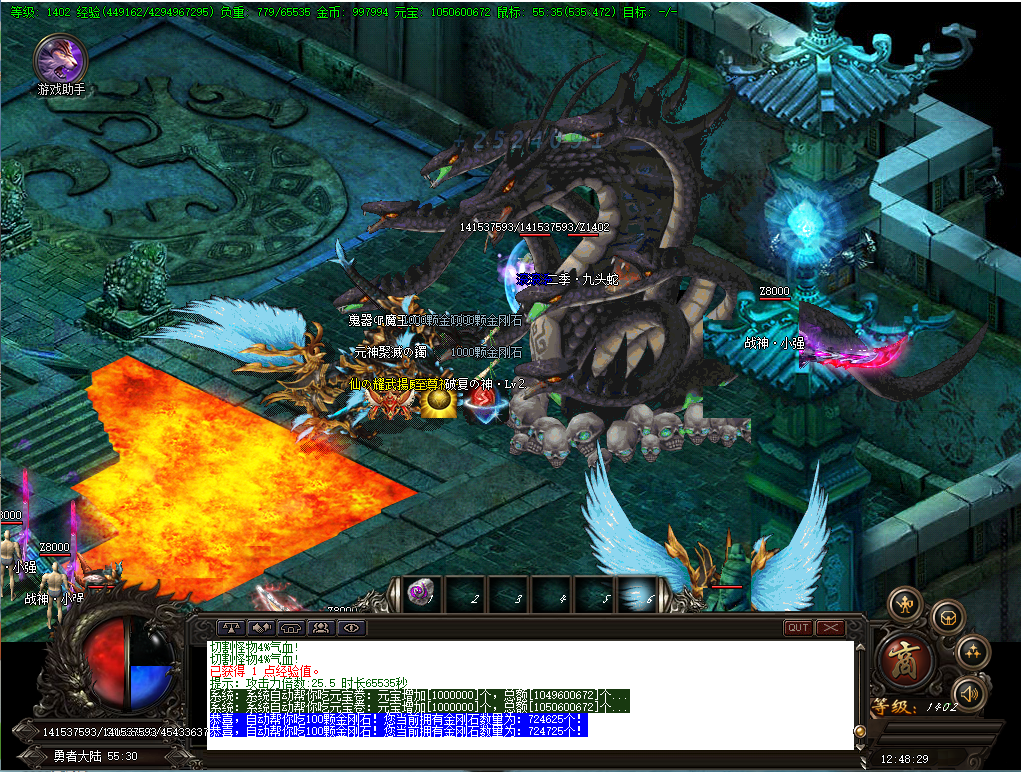Open the bag chest icon
1021x772 pixels.
(x=948, y=617)
